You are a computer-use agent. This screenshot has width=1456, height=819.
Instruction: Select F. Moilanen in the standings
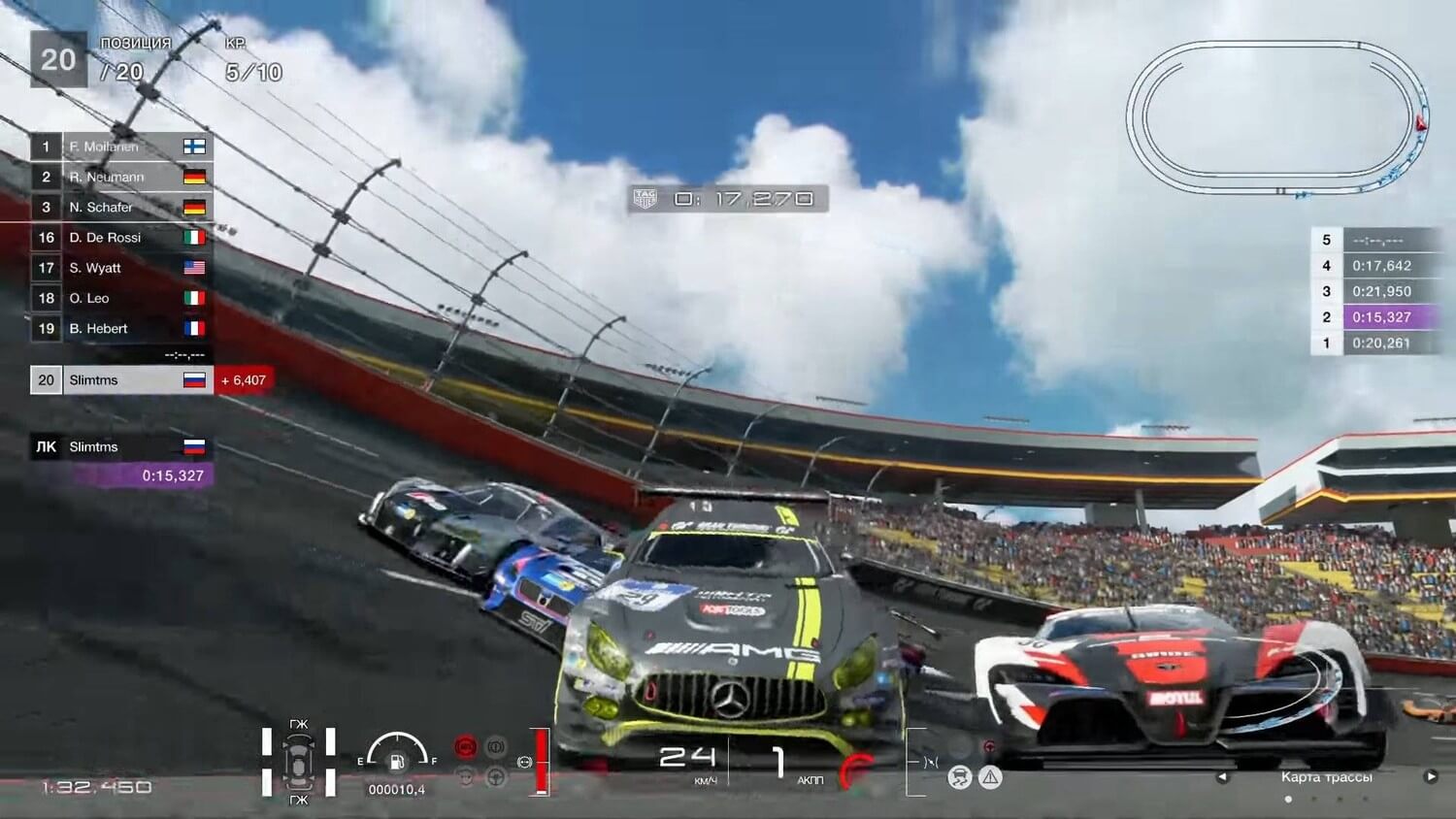click(122, 147)
